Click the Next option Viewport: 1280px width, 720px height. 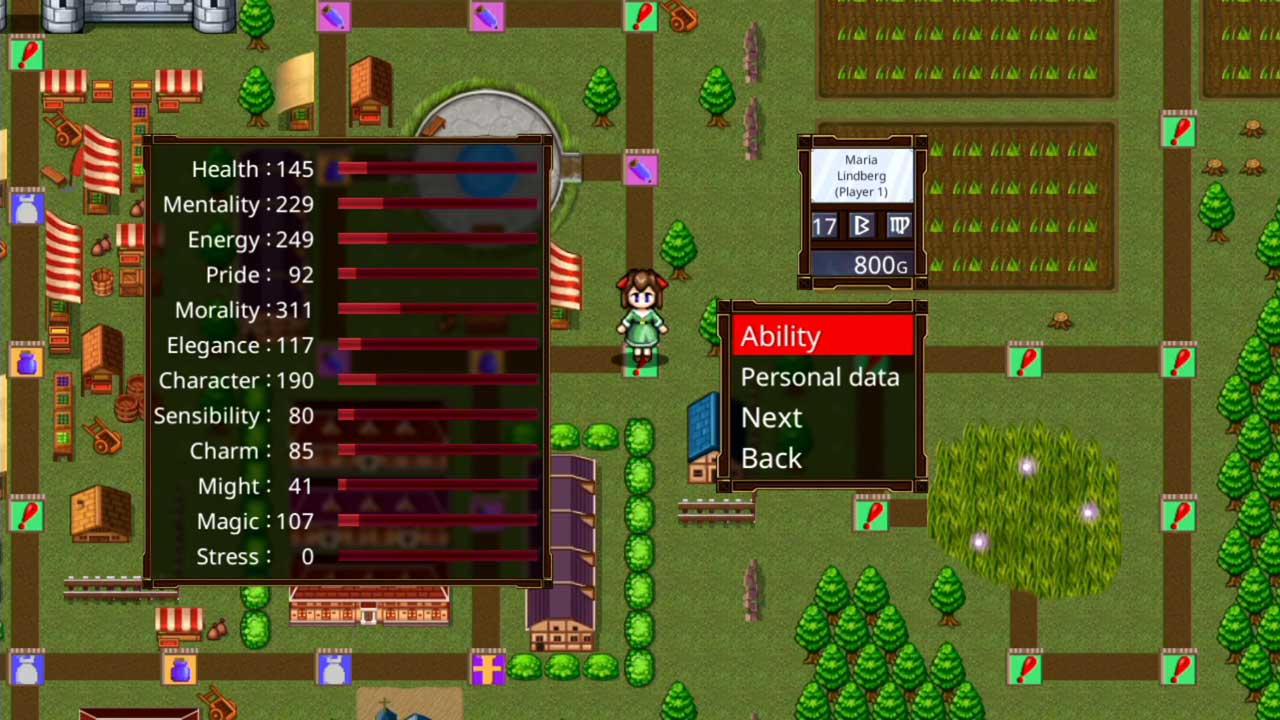771,417
